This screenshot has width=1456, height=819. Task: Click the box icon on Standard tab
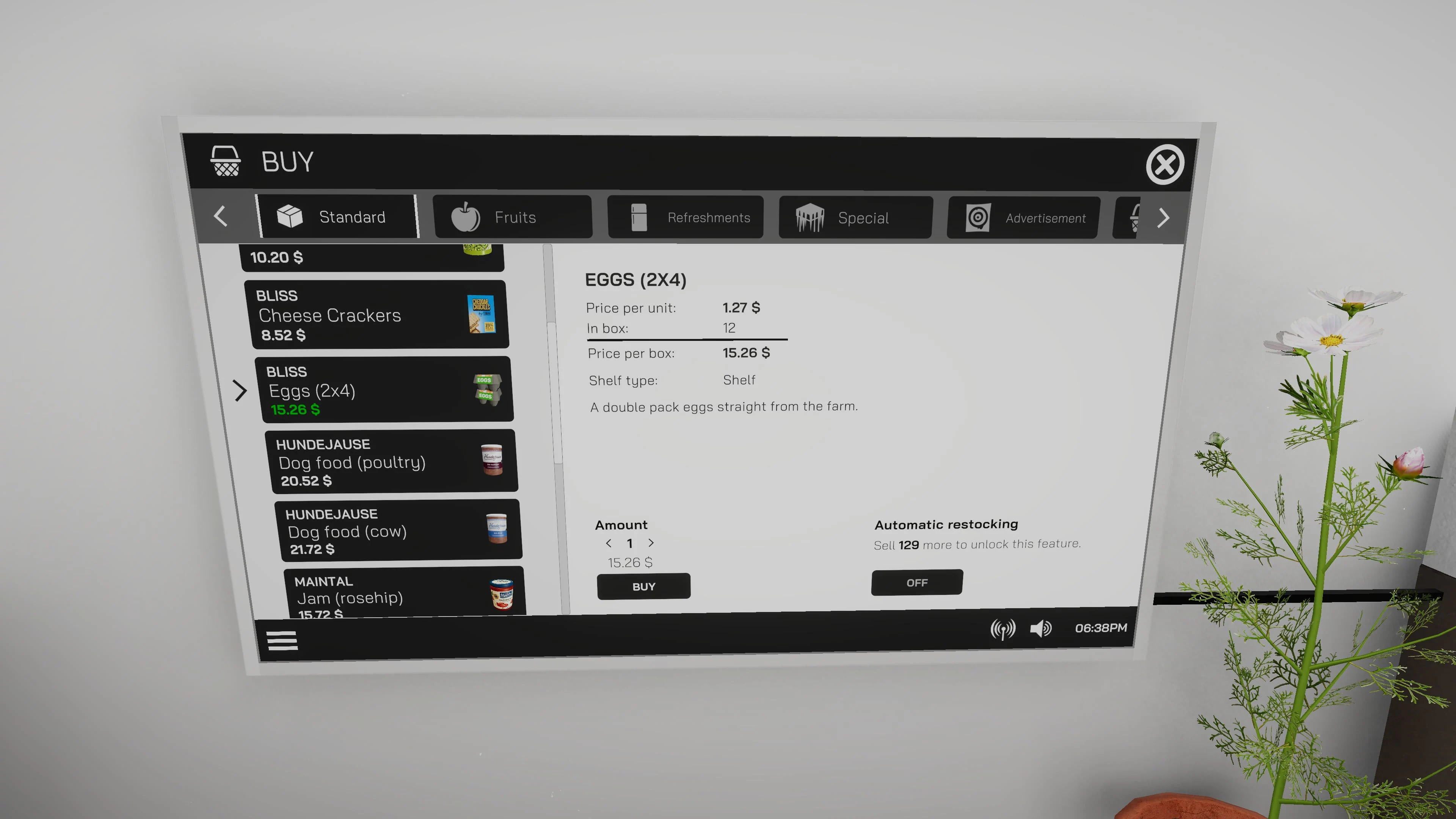click(x=290, y=215)
